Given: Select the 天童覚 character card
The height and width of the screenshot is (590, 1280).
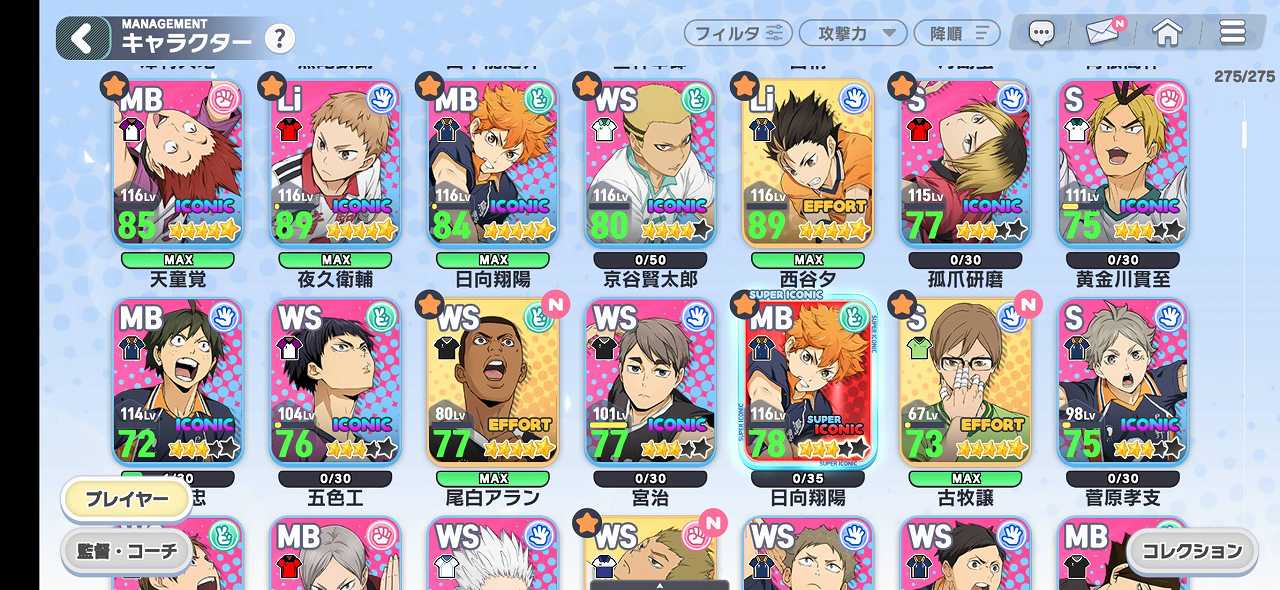Looking at the screenshot, I should click(x=178, y=165).
